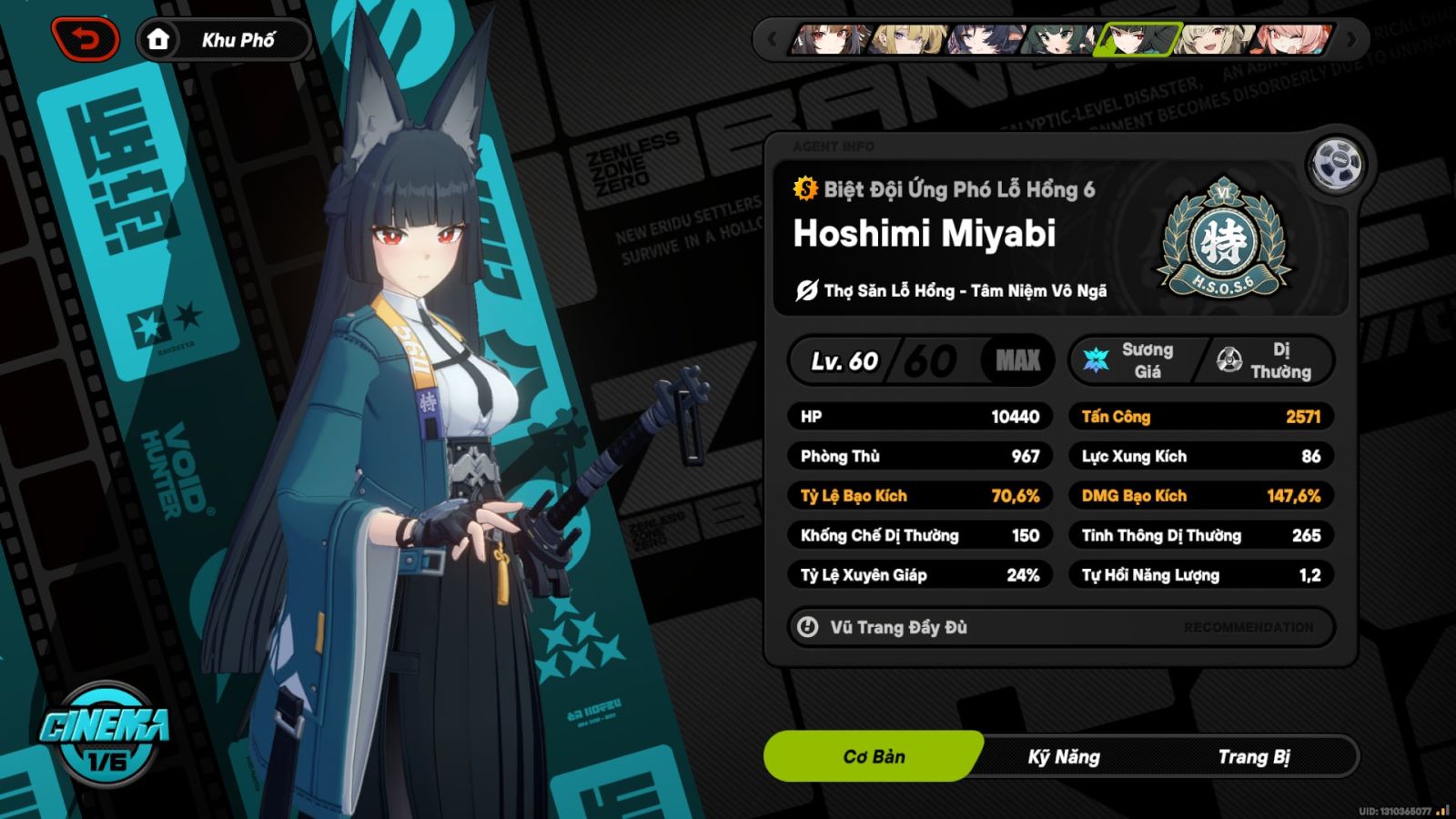Click the Dị Thường specialty icon
The width and height of the screenshot is (1456, 819).
coord(1228,359)
